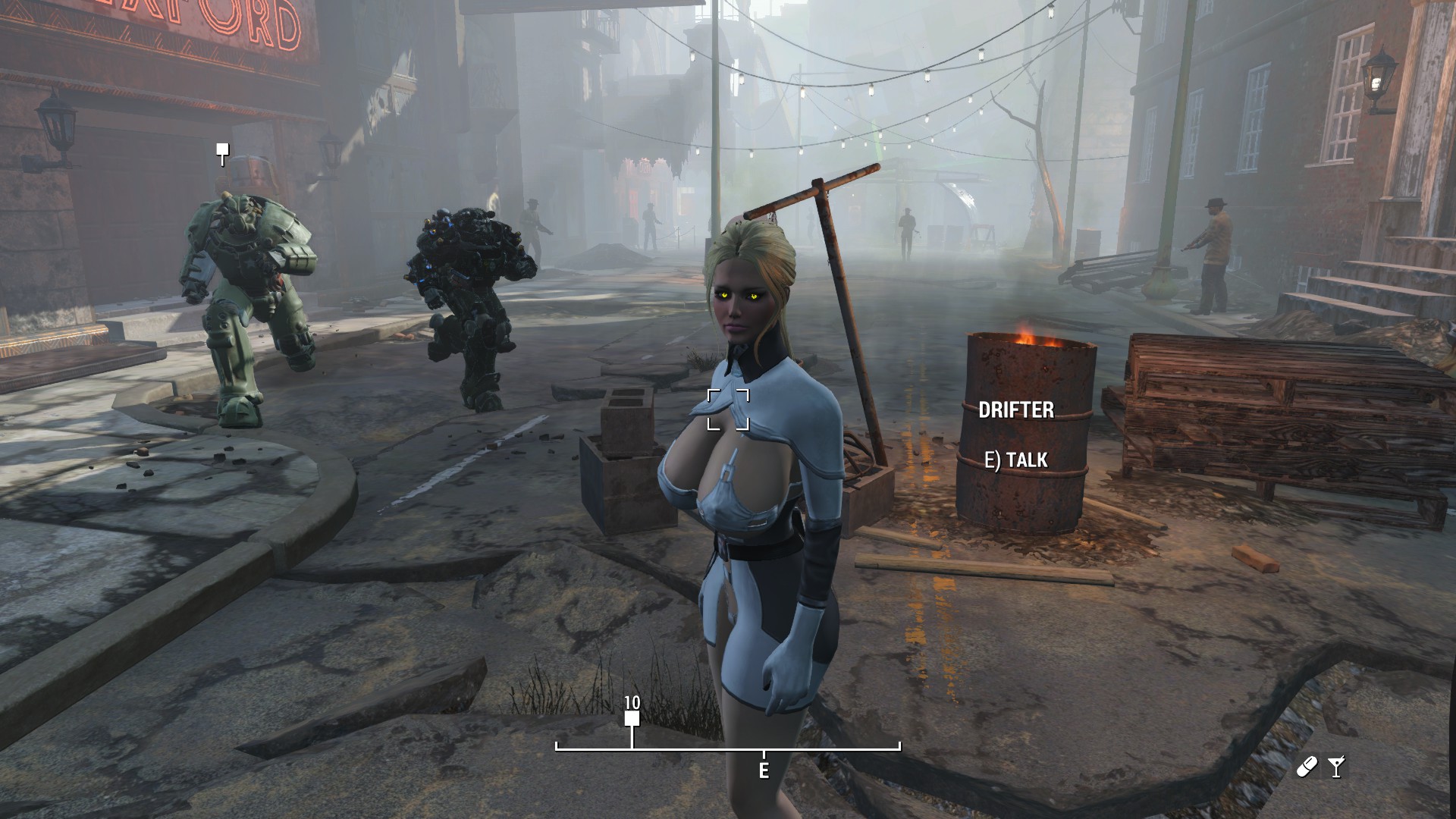Select the pill status icon

[1307, 767]
